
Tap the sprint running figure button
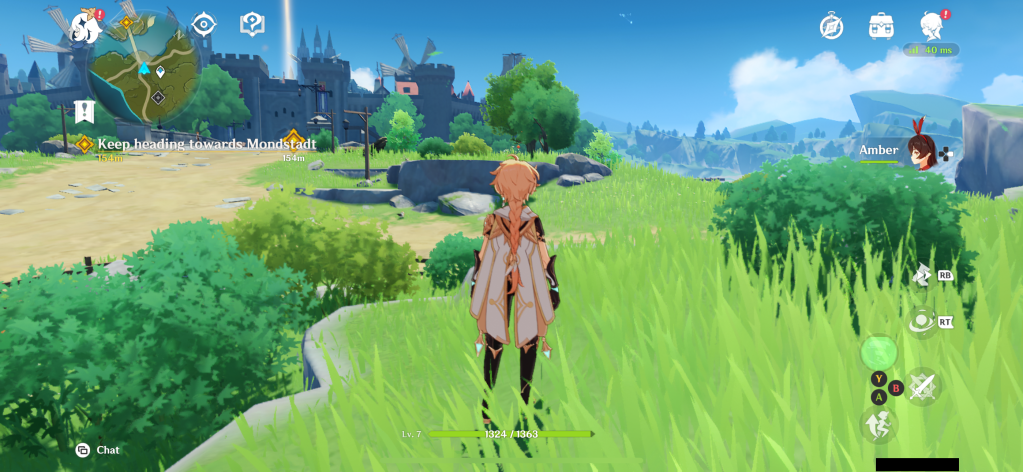point(879,425)
